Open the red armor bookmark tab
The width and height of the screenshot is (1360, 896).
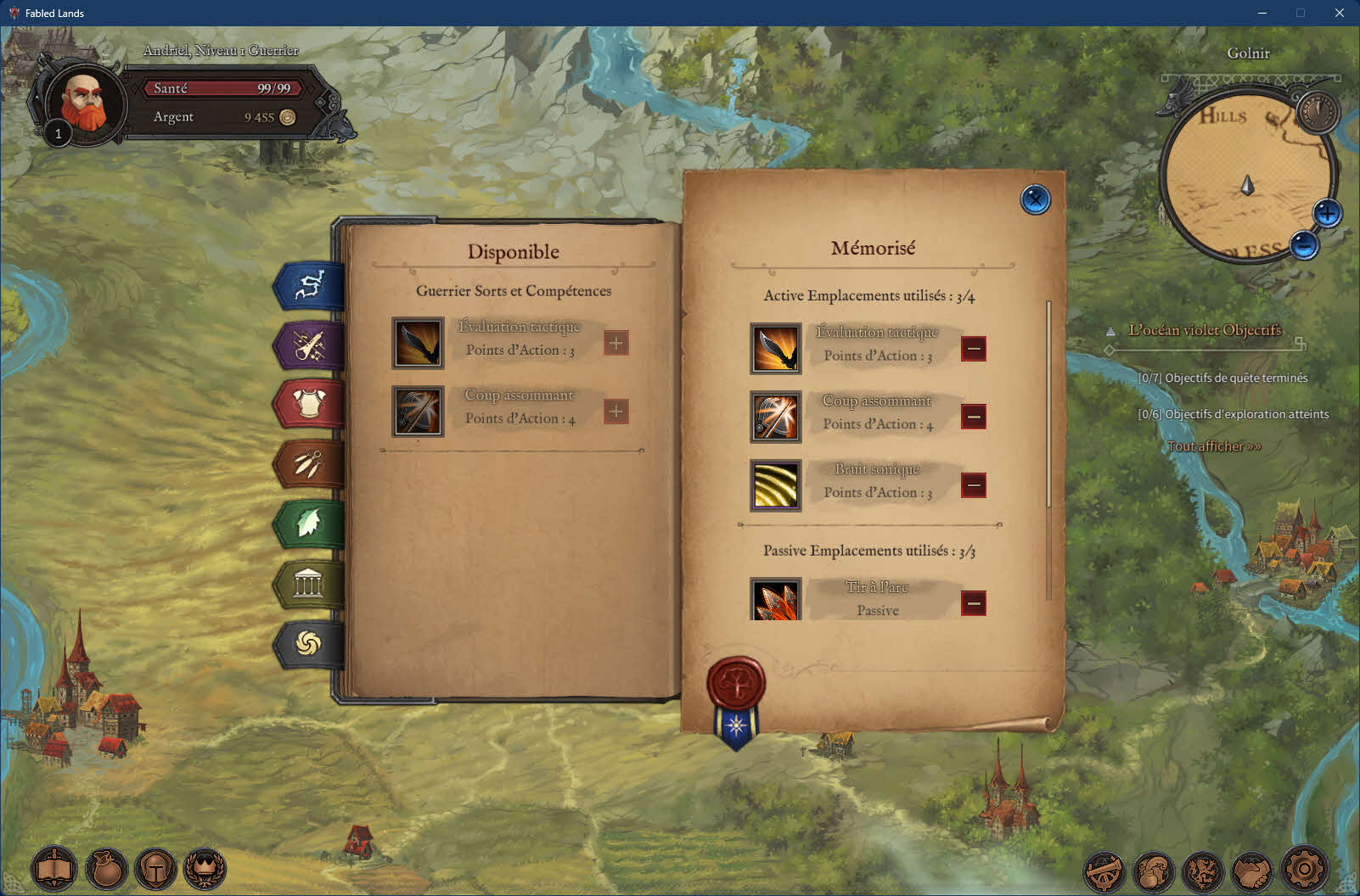309,404
